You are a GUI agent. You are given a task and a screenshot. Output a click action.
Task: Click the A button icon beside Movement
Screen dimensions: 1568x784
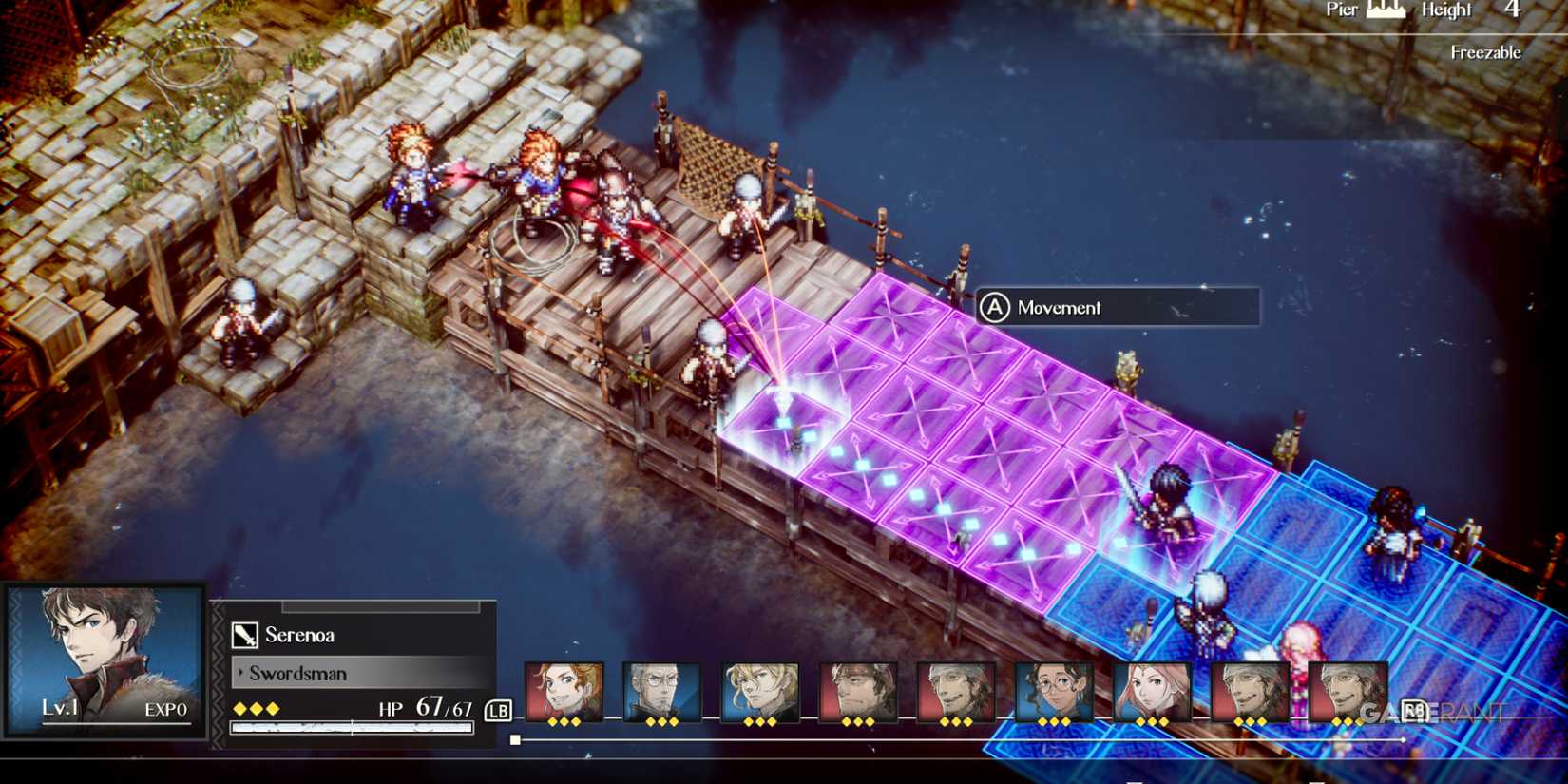[997, 308]
